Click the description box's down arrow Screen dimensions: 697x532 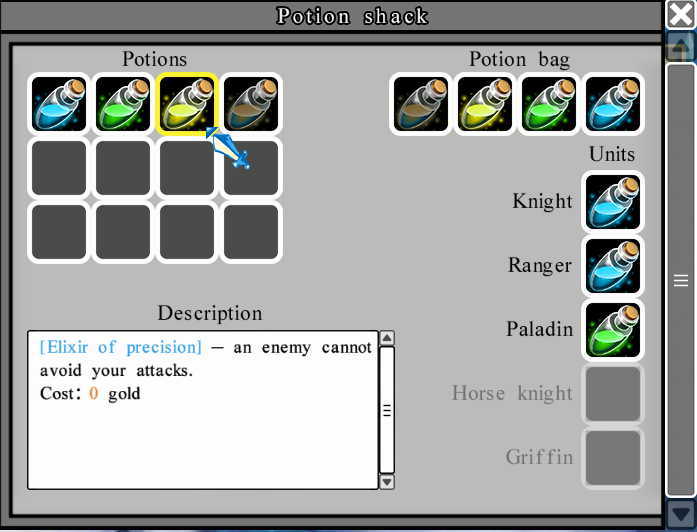click(x=388, y=481)
